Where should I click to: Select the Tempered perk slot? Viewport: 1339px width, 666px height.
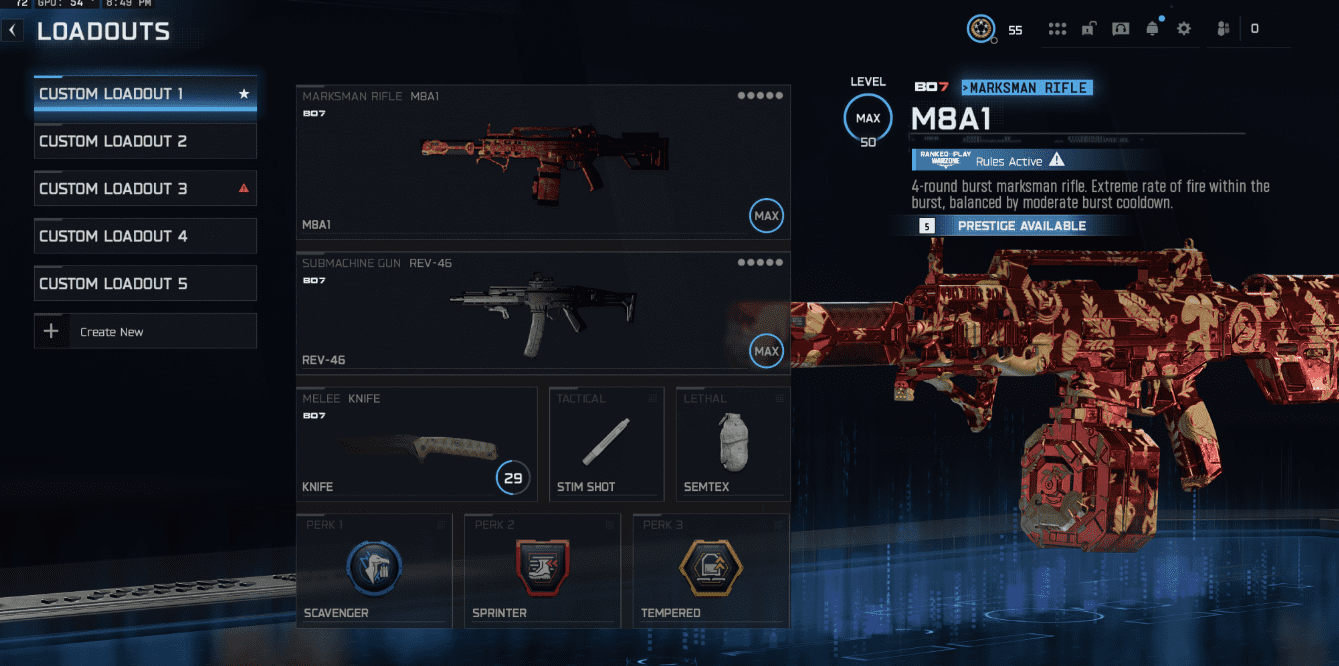(710, 570)
